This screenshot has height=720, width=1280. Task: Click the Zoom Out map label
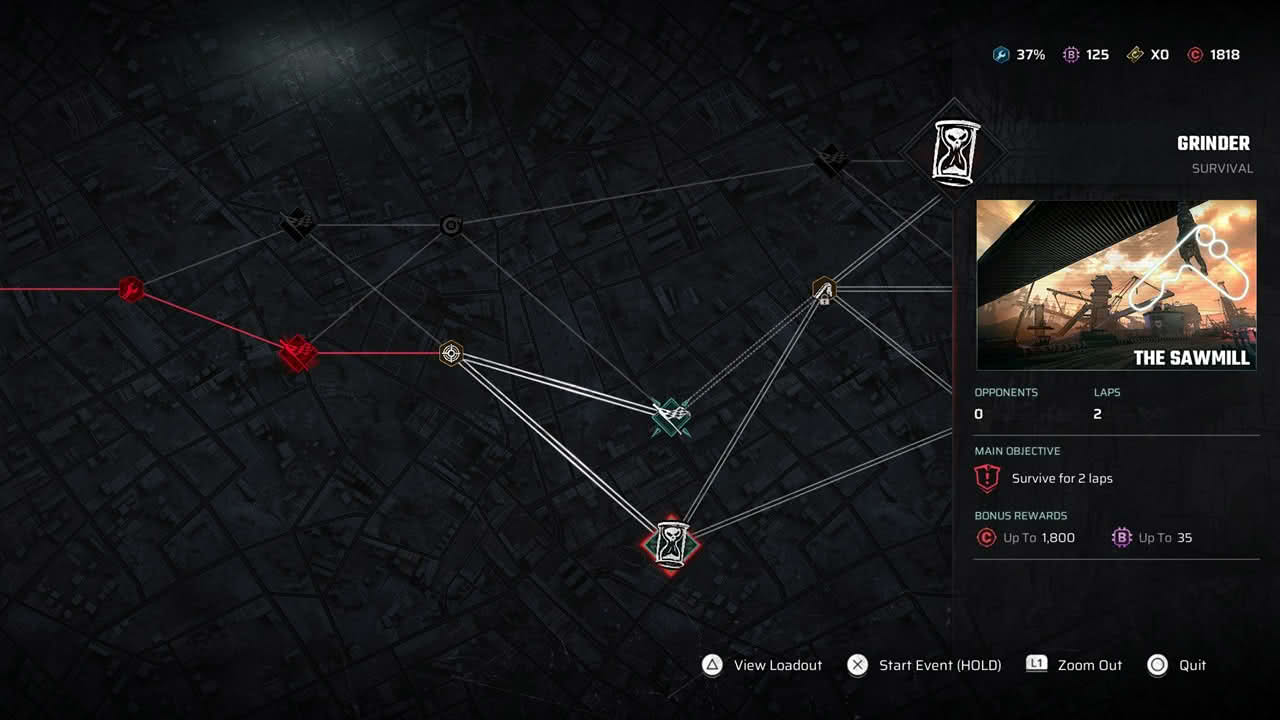[x=1089, y=665]
